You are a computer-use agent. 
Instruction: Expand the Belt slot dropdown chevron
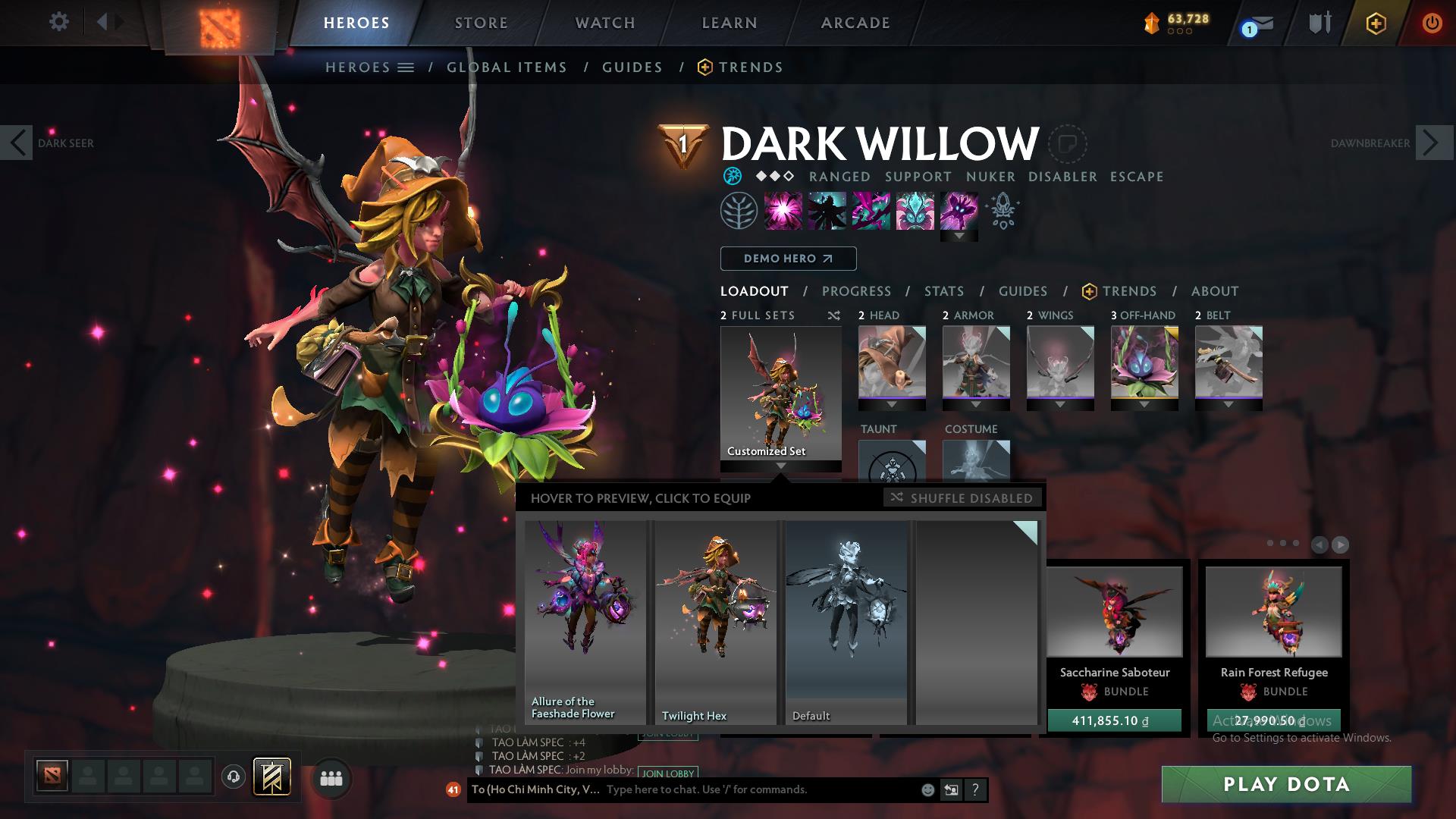(1228, 405)
